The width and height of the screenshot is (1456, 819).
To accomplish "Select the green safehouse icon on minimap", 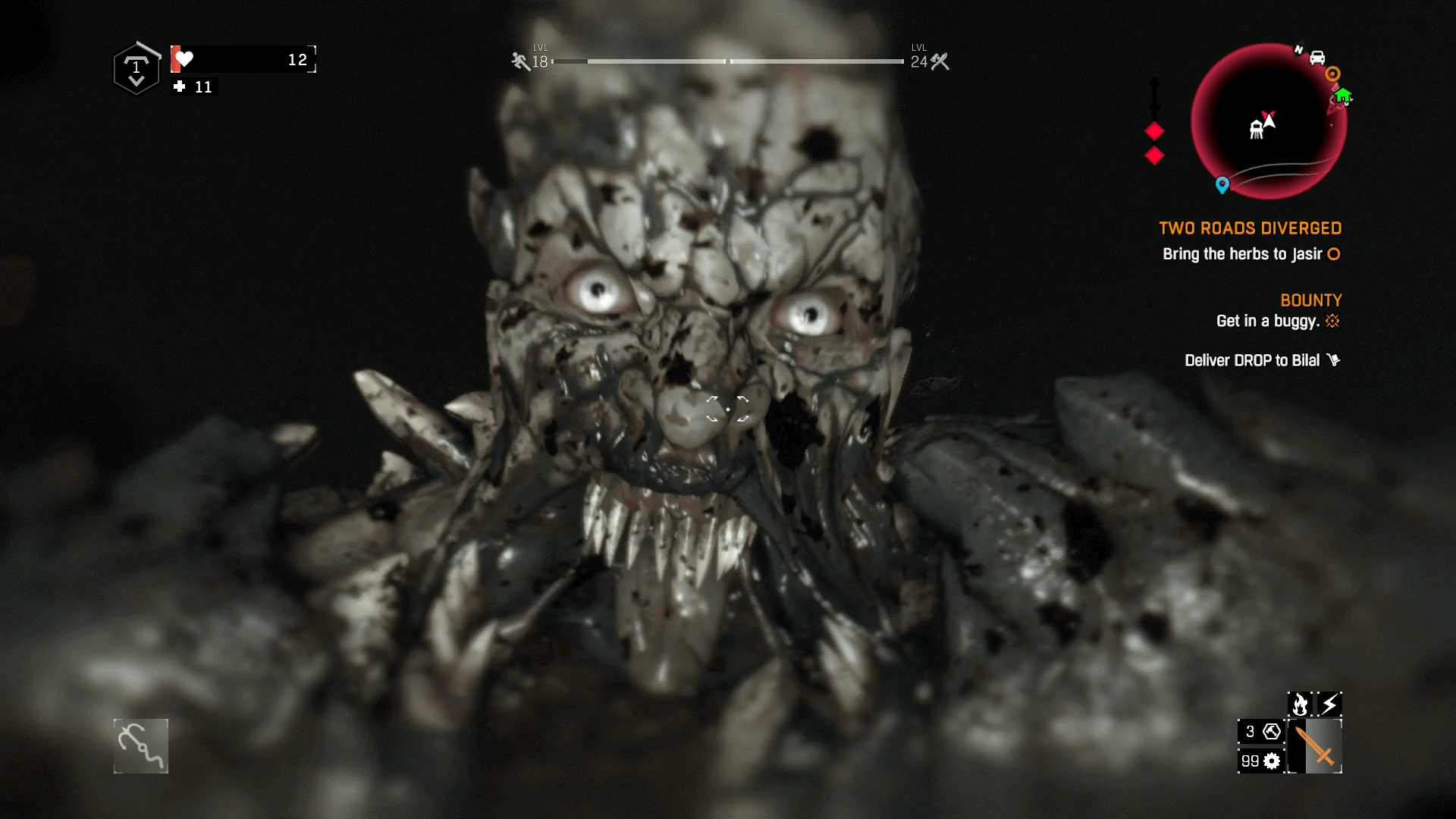I will pyautogui.click(x=1345, y=97).
